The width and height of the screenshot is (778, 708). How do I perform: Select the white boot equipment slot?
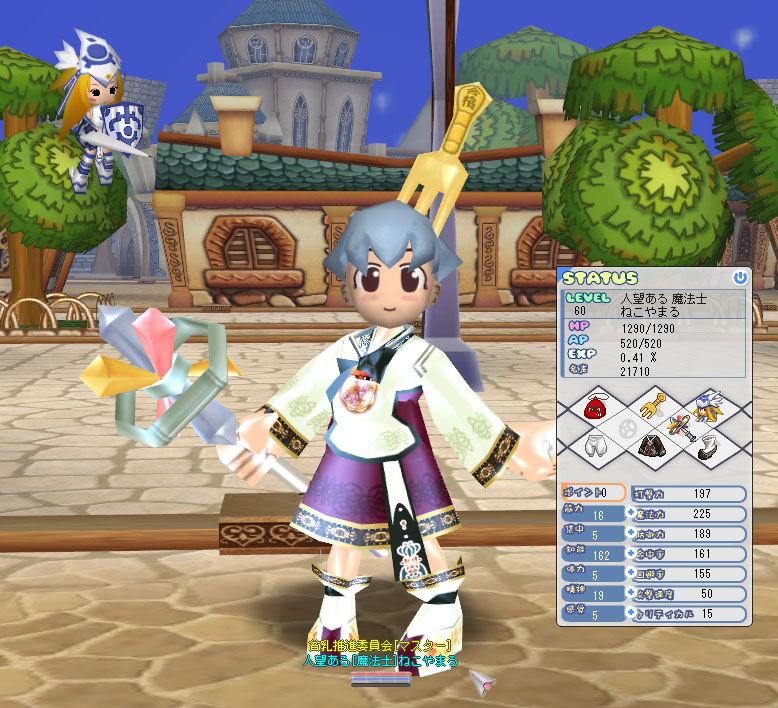pyautogui.click(x=707, y=448)
